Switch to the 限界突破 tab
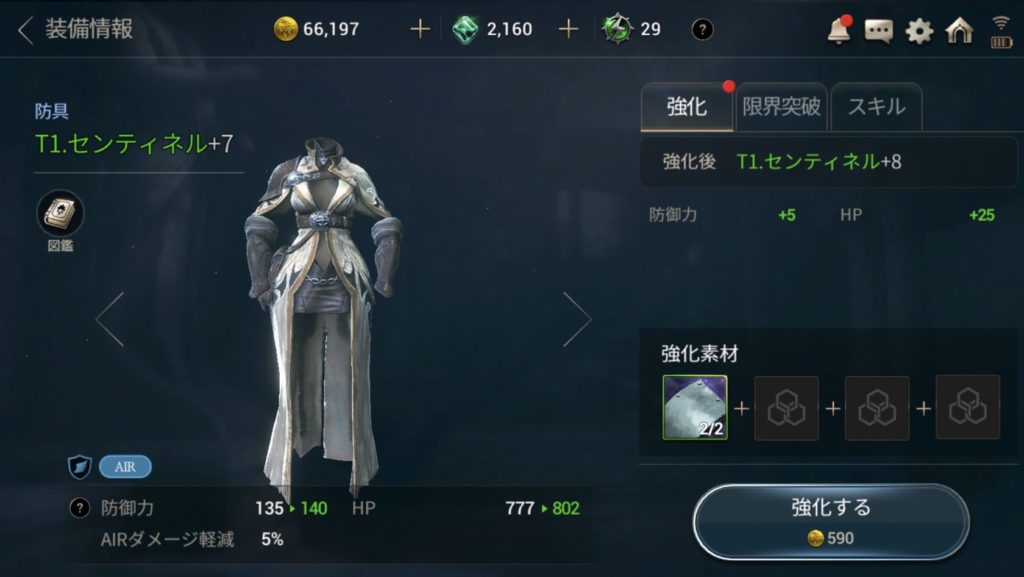This screenshot has height=577, width=1024. (x=781, y=107)
